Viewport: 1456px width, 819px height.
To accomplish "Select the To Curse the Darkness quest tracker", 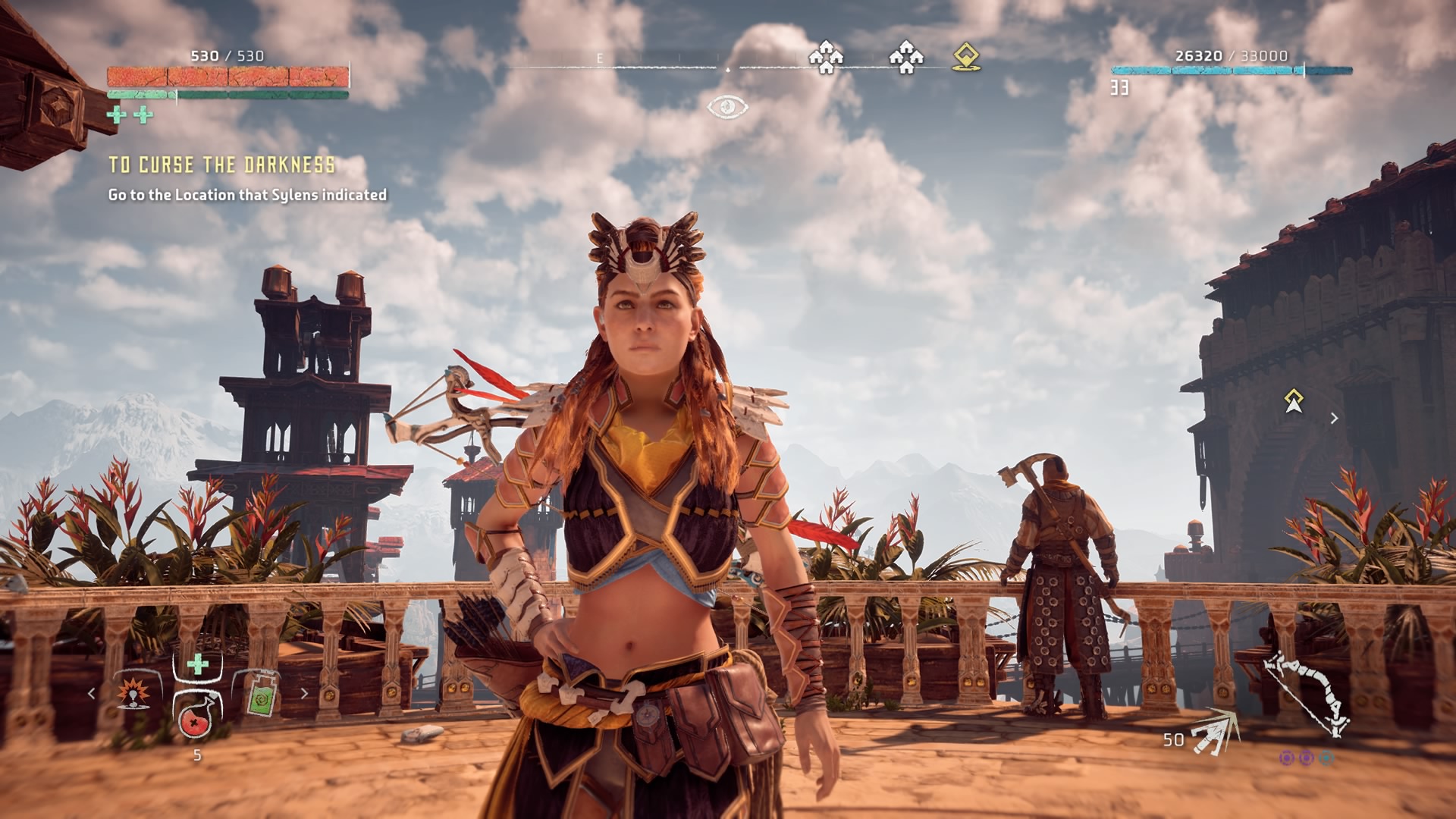I will pyautogui.click(x=221, y=165).
